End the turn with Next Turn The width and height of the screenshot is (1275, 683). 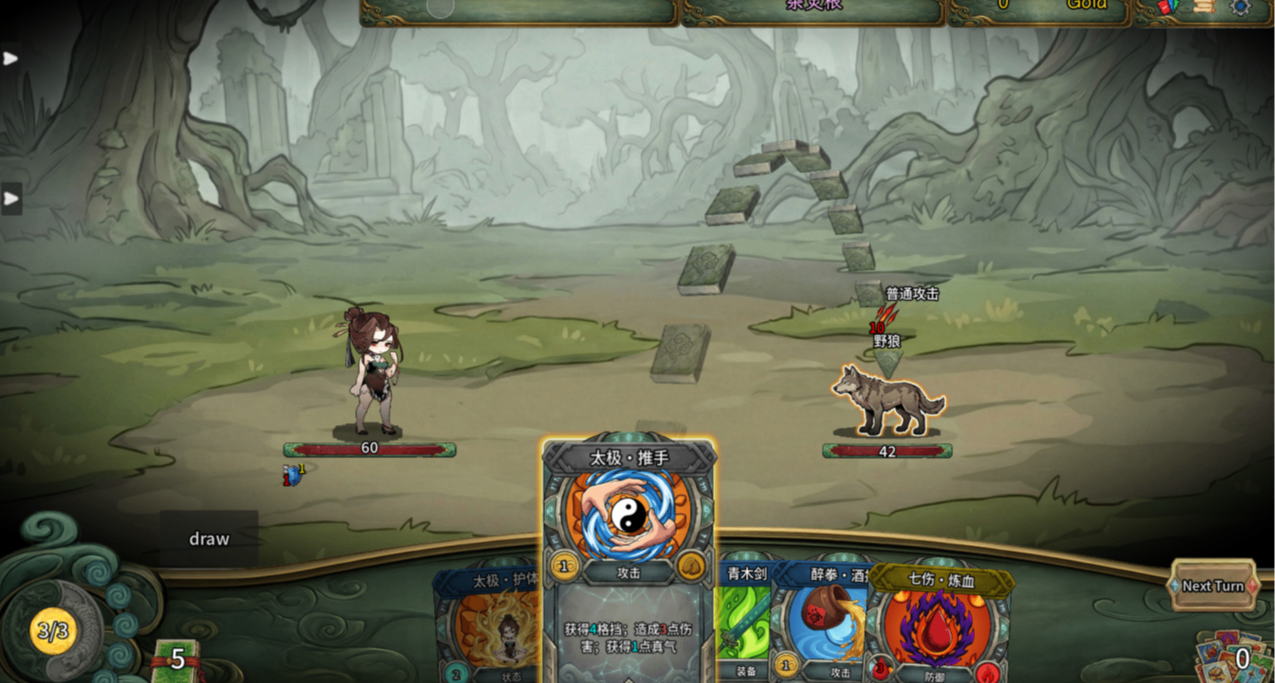pyautogui.click(x=1212, y=586)
